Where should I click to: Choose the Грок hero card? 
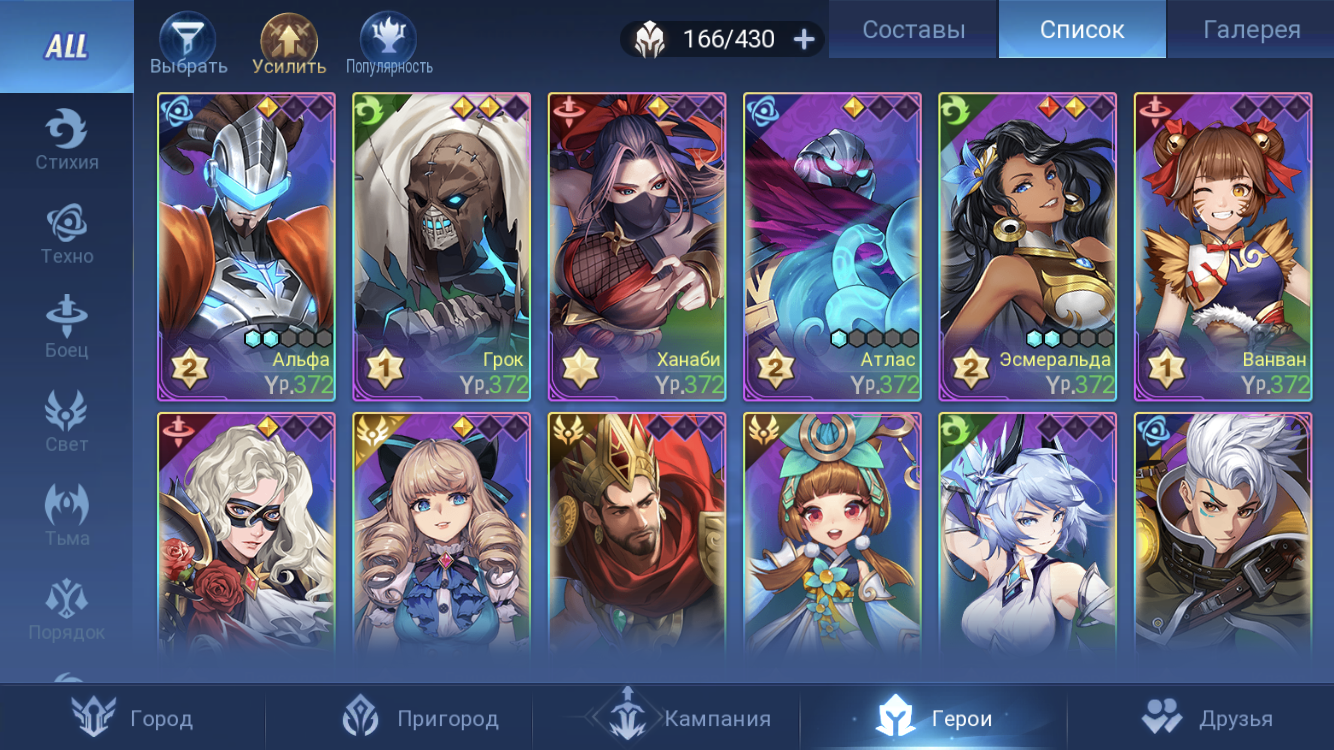[x=441, y=247]
